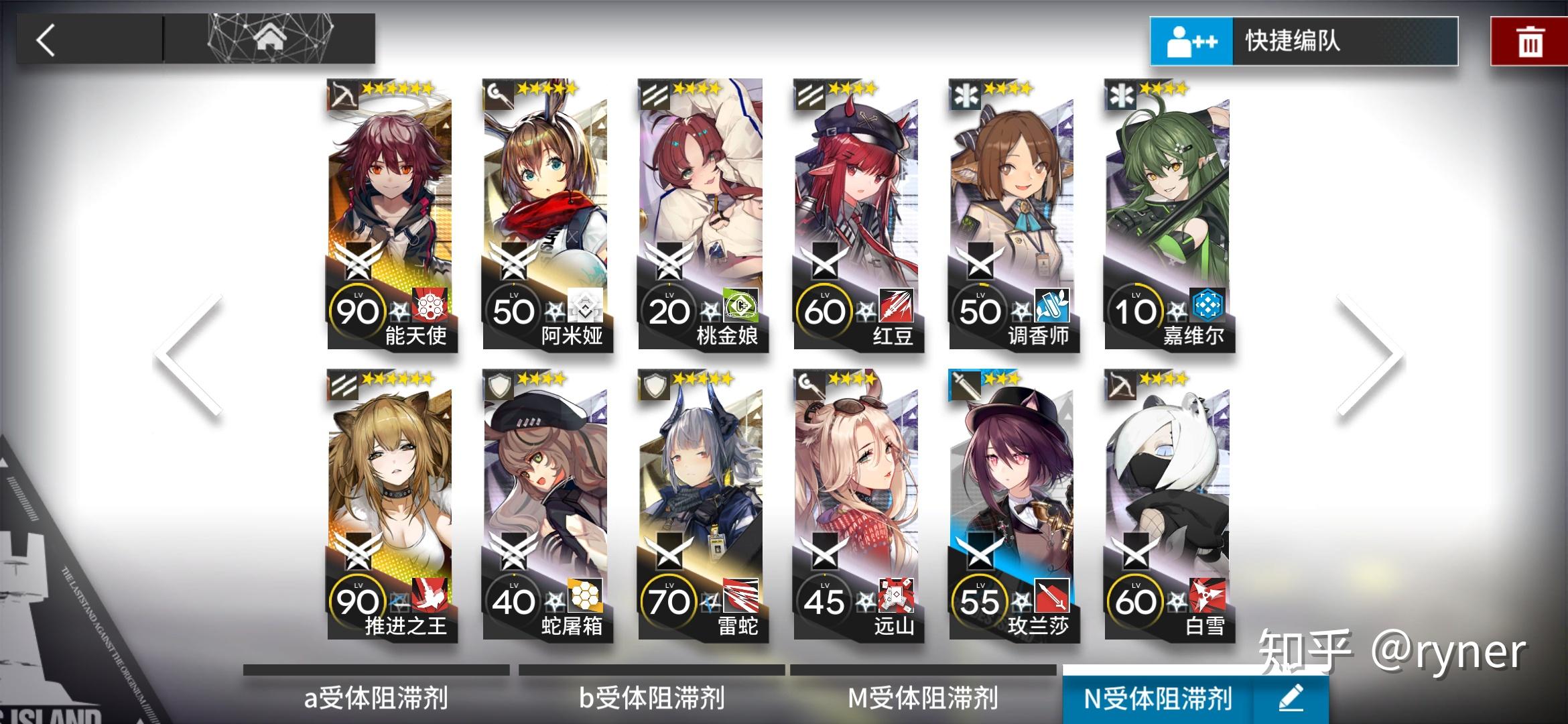Clear the squad with the red trash button
Screen dimensions: 1568x724
tap(1529, 42)
